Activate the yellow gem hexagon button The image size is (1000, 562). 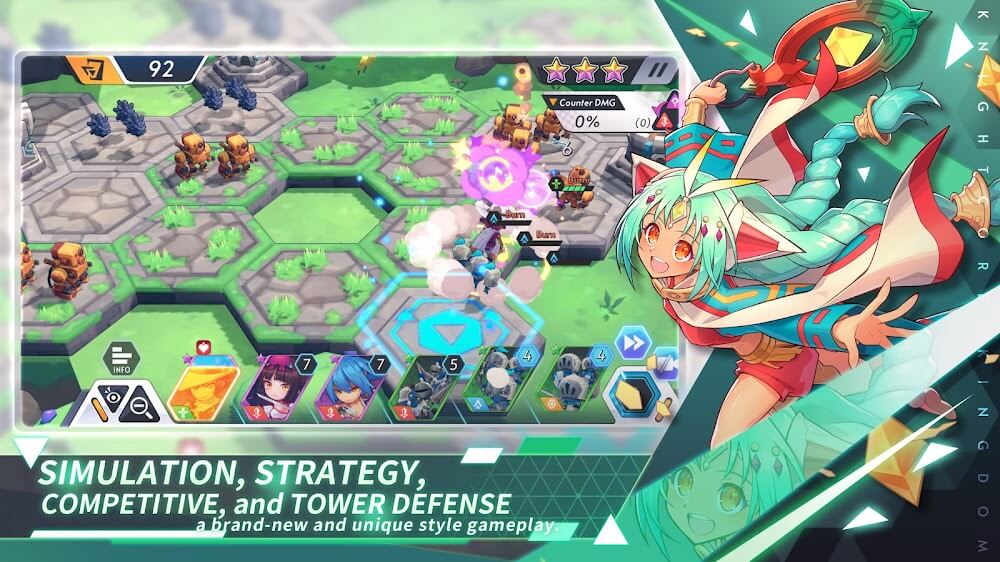(x=635, y=394)
